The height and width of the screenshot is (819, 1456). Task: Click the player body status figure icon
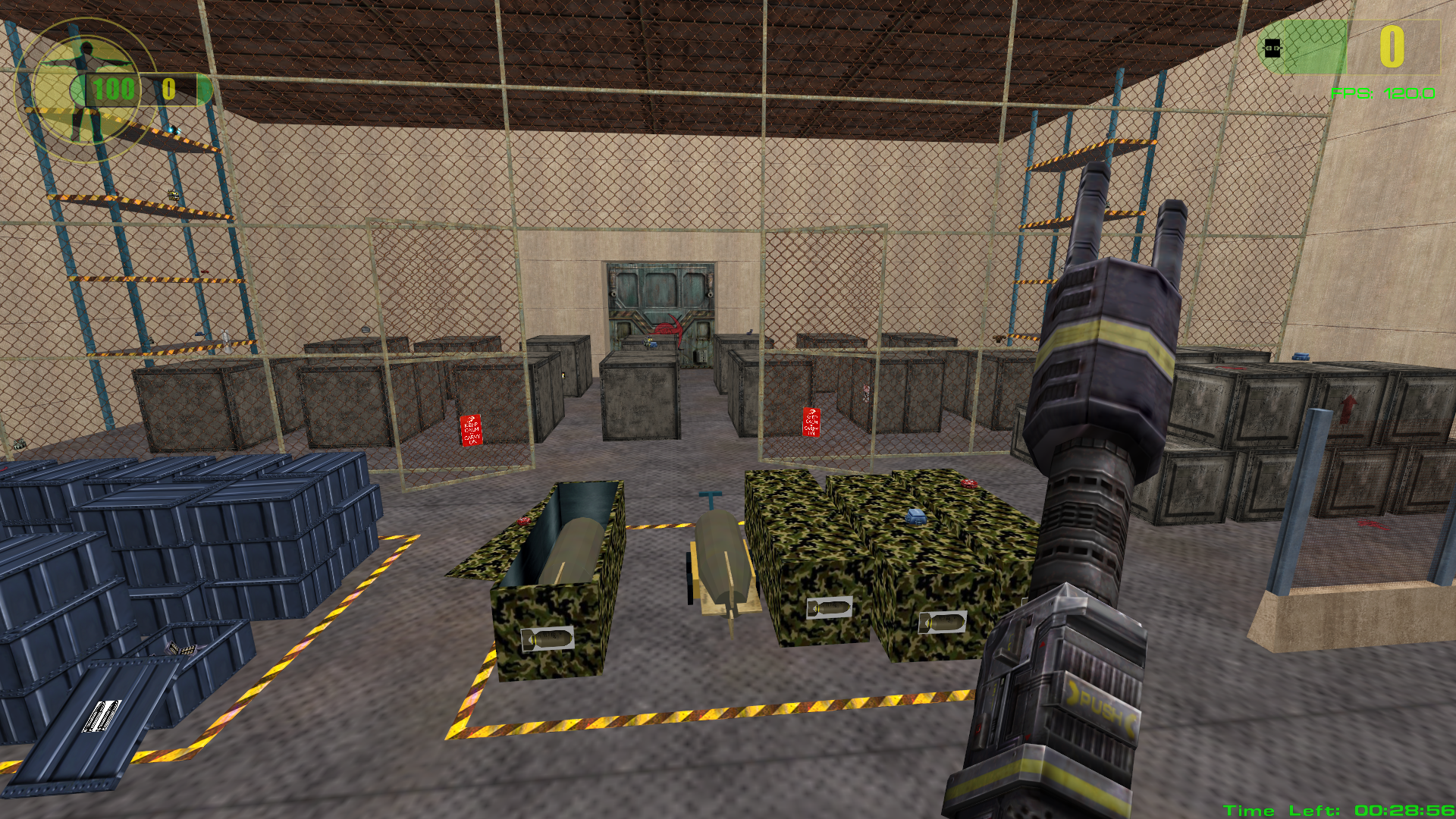tap(86, 91)
